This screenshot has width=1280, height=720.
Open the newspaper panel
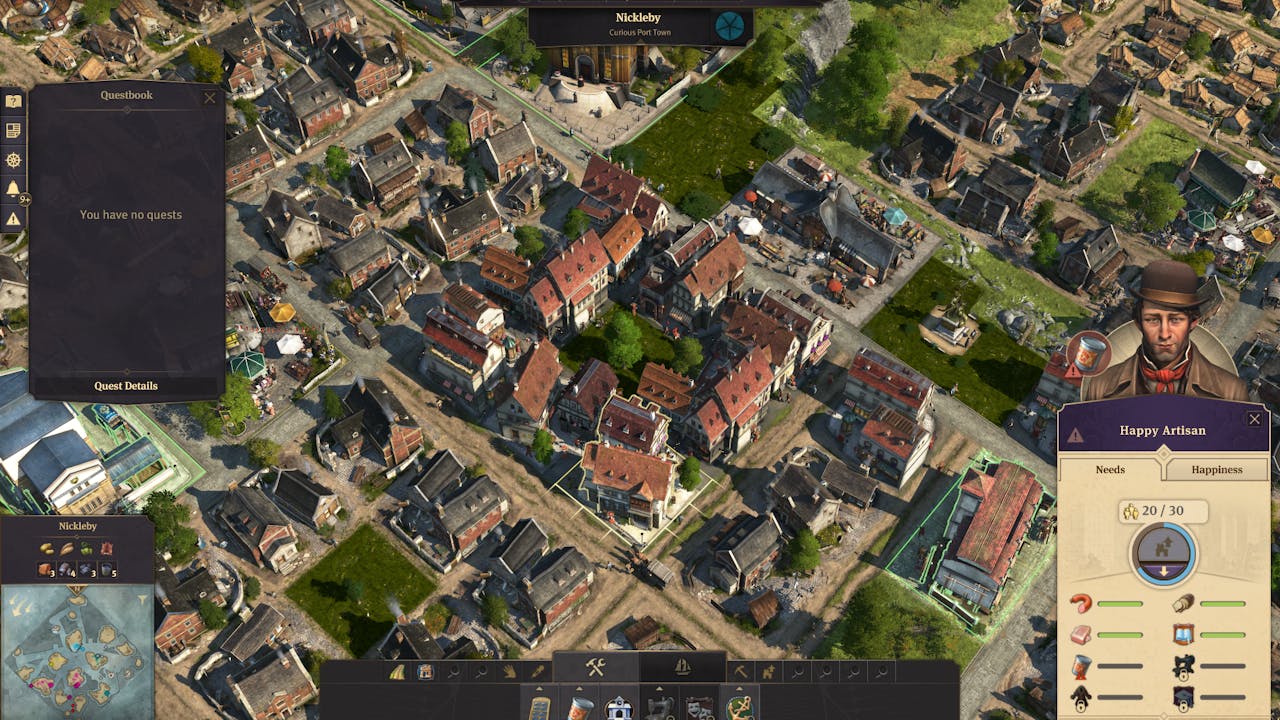coord(14,128)
